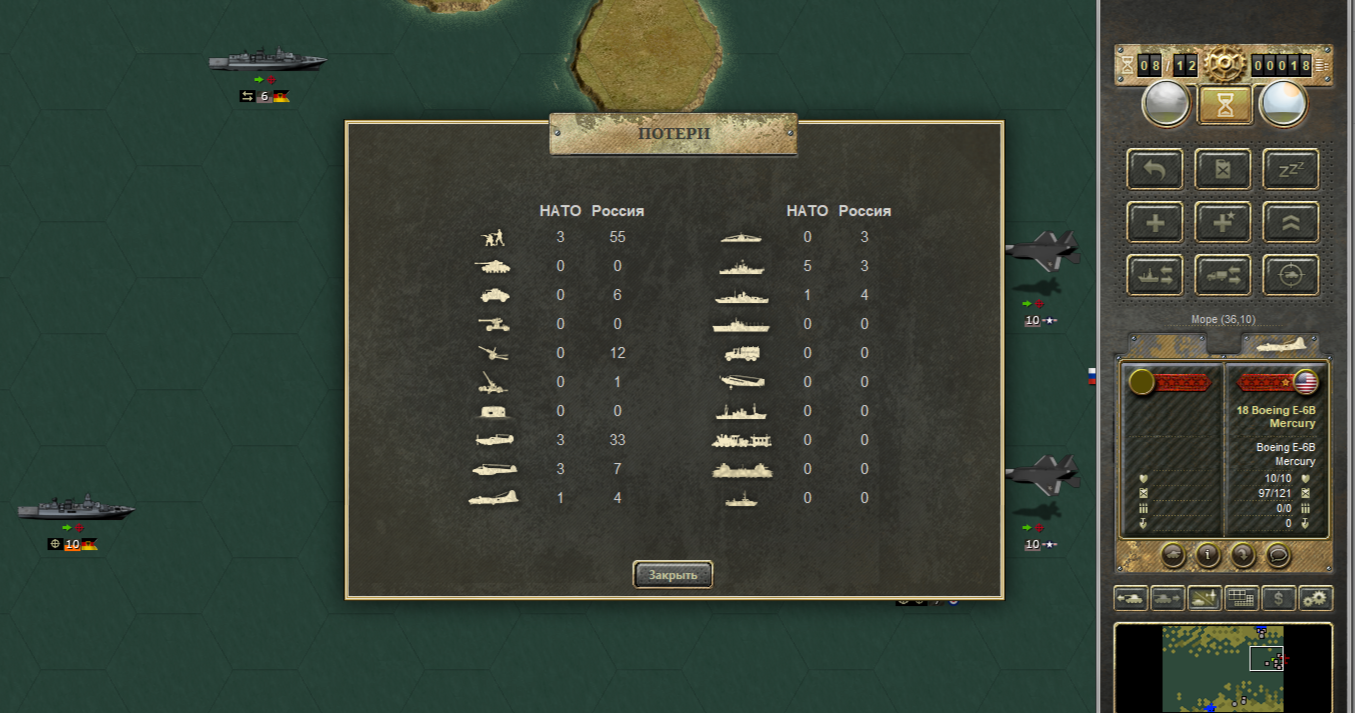
Task: Click the grid table toolbar button
Action: coord(1241,598)
